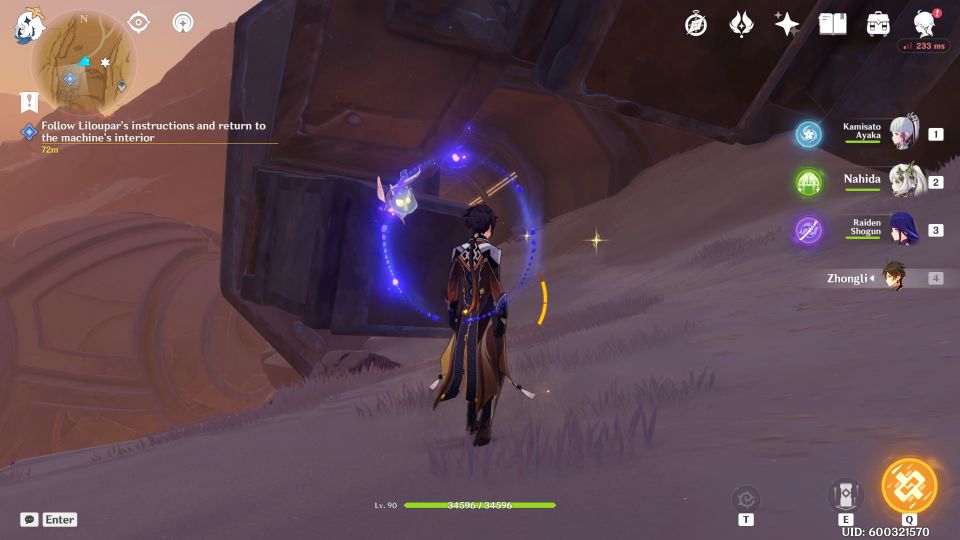Open the battle pass flame icon
This screenshot has height=540, width=960.
tap(741, 24)
